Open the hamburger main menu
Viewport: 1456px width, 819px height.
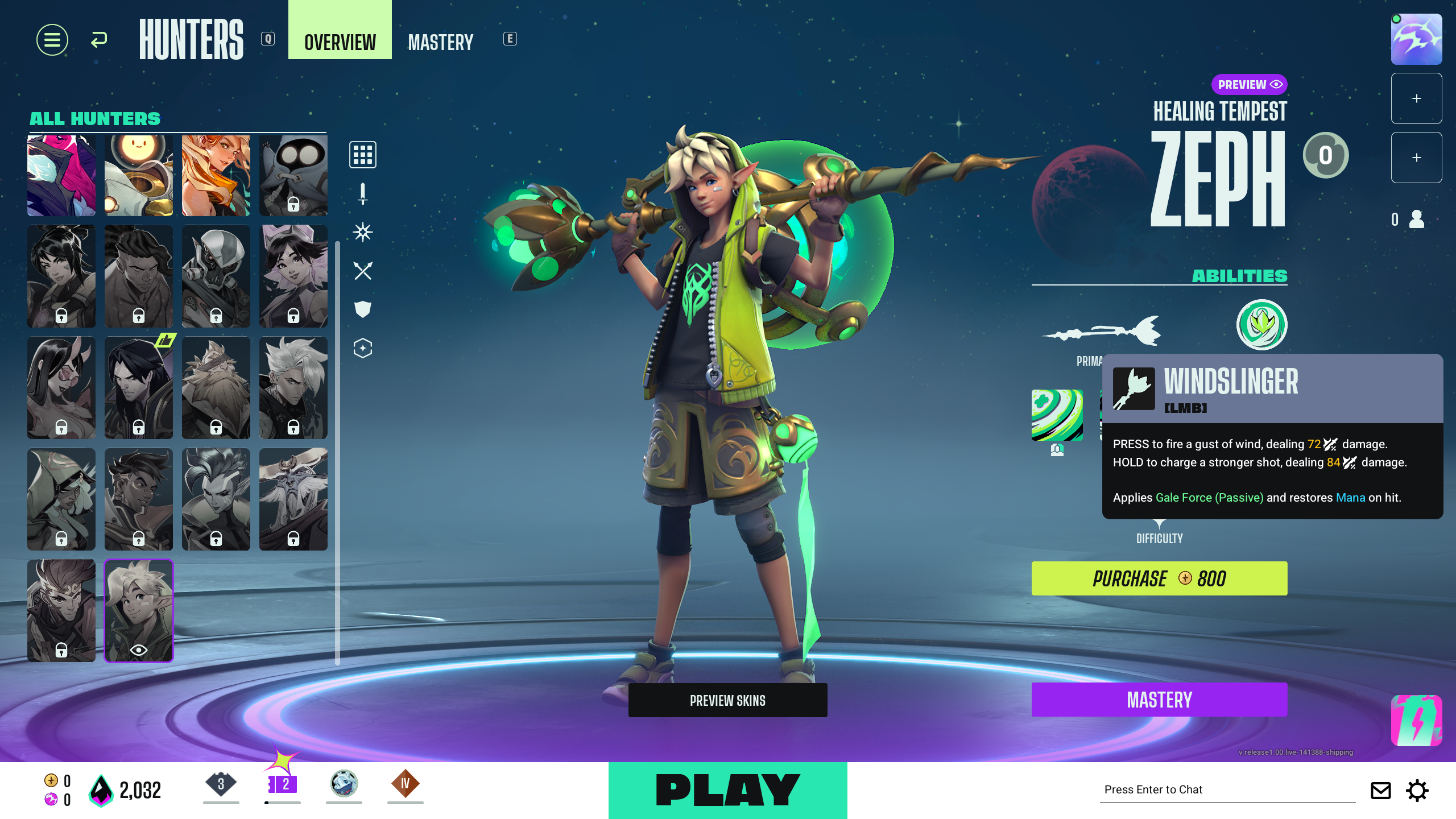(52, 40)
